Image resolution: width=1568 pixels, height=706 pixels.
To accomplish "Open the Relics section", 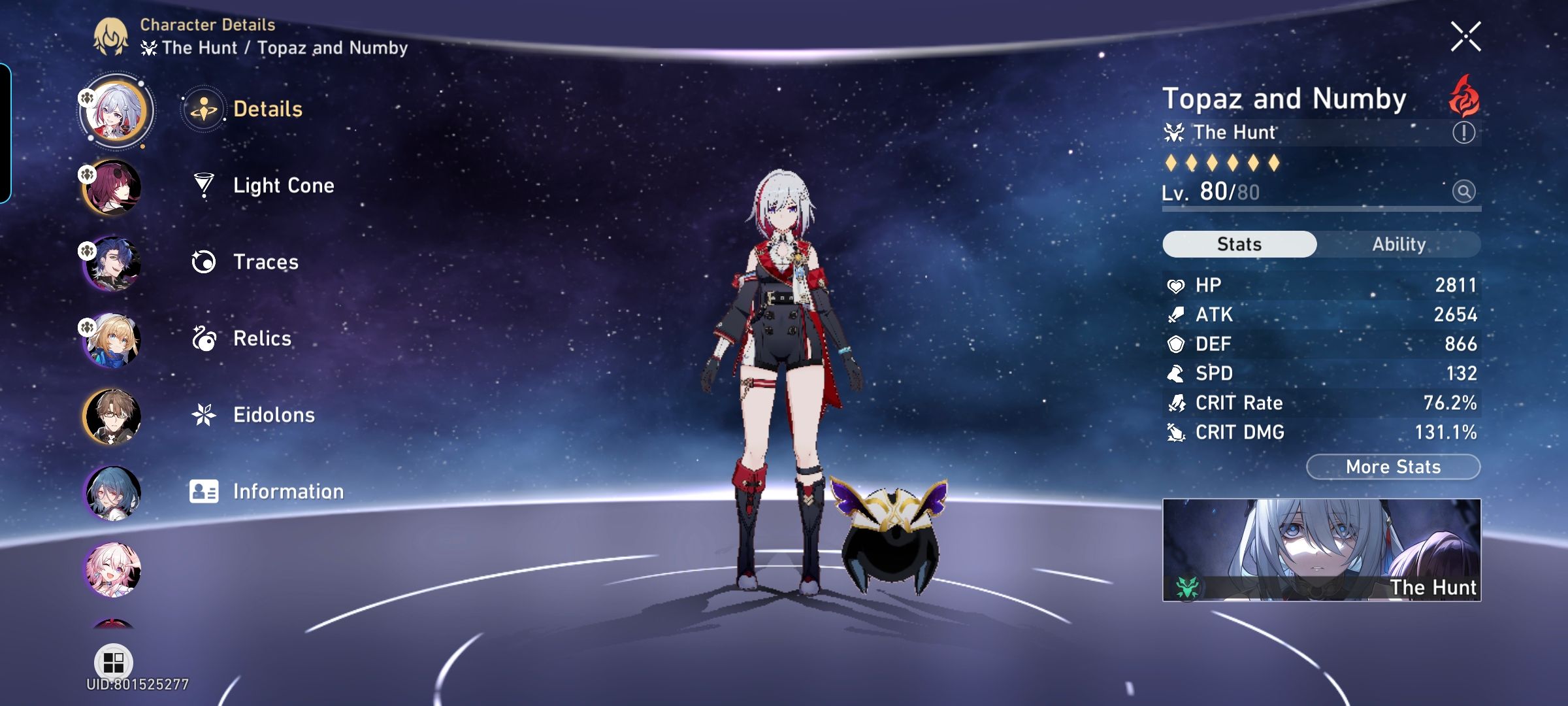I will click(x=261, y=339).
